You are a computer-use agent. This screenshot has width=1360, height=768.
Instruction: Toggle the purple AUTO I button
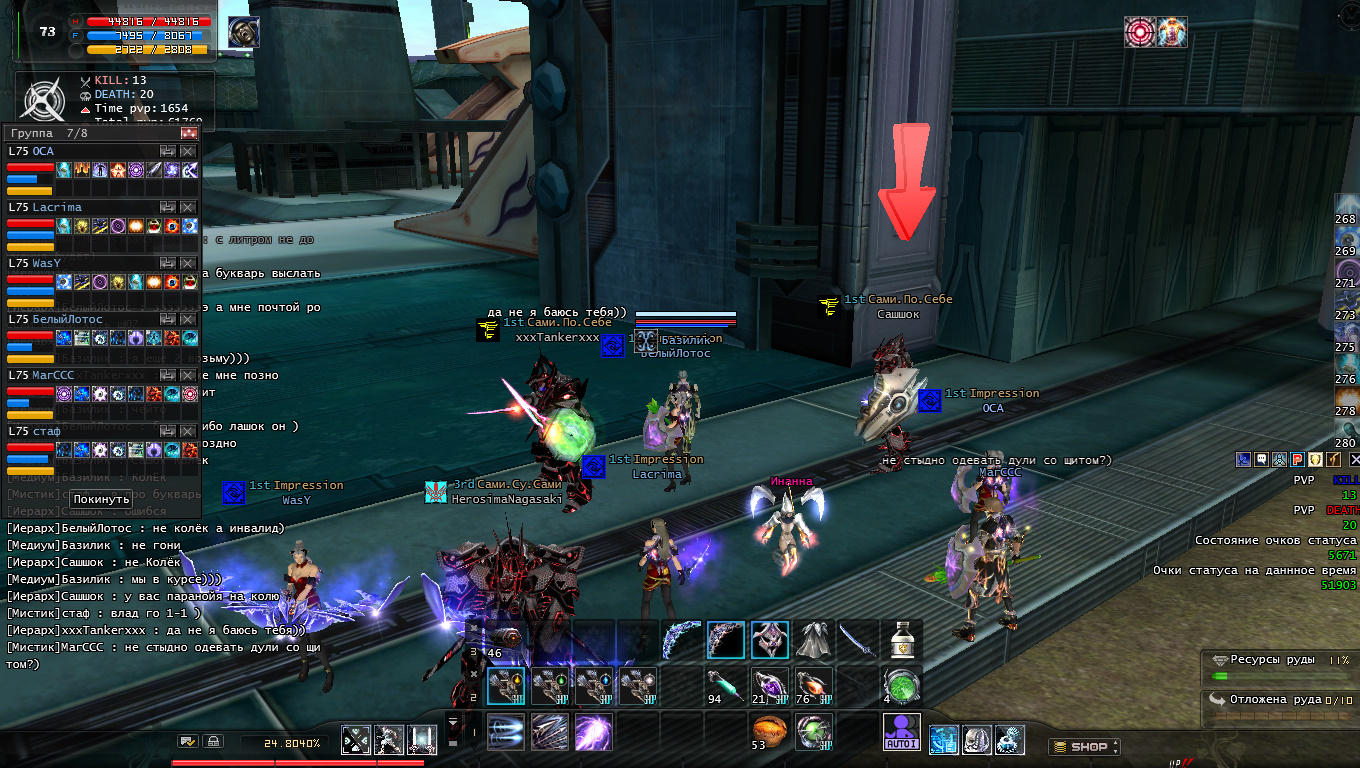click(902, 733)
